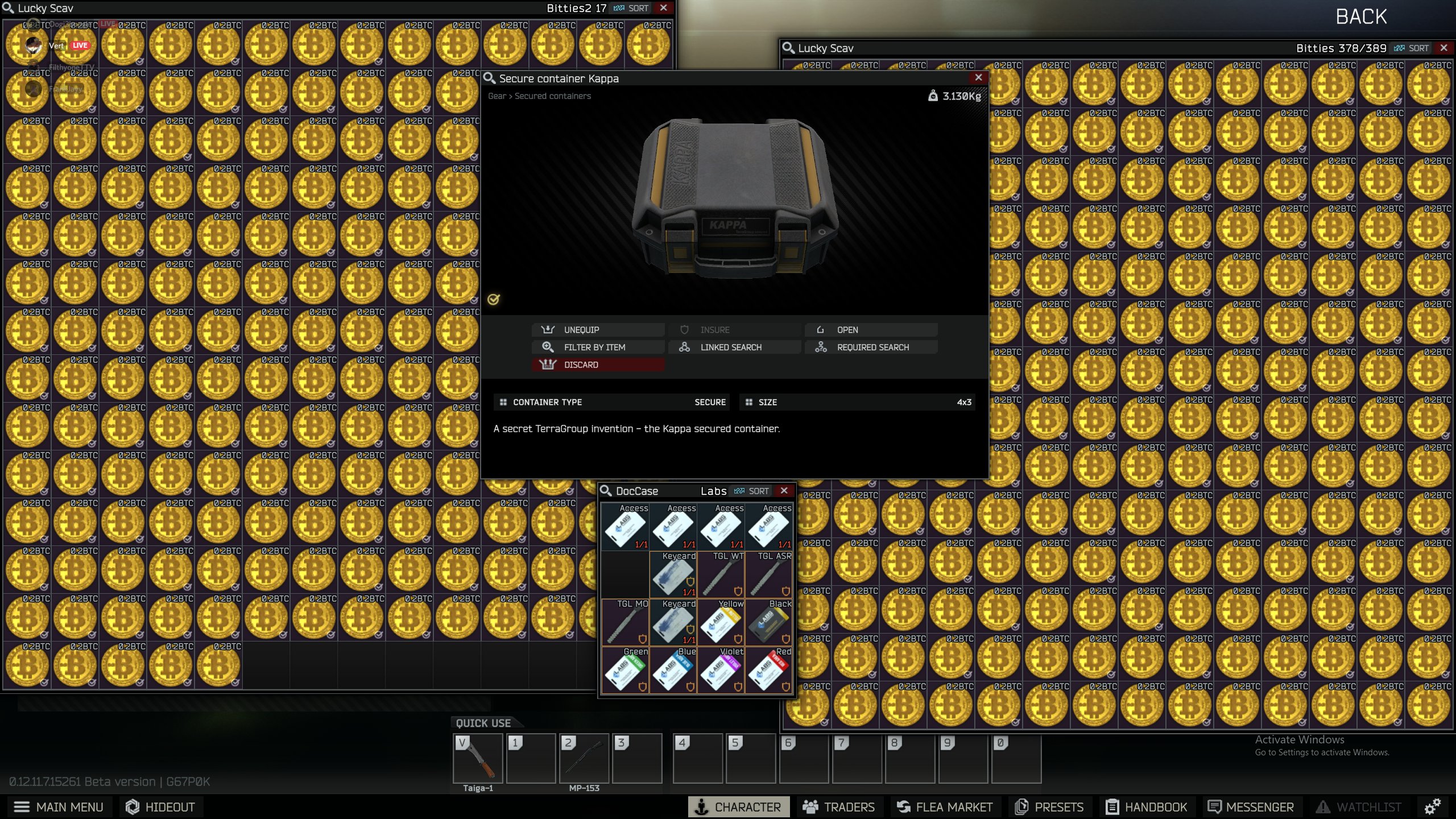The height and width of the screenshot is (819, 1456).
Task: Open the settings gear at bottom right
Action: [1432, 806]
